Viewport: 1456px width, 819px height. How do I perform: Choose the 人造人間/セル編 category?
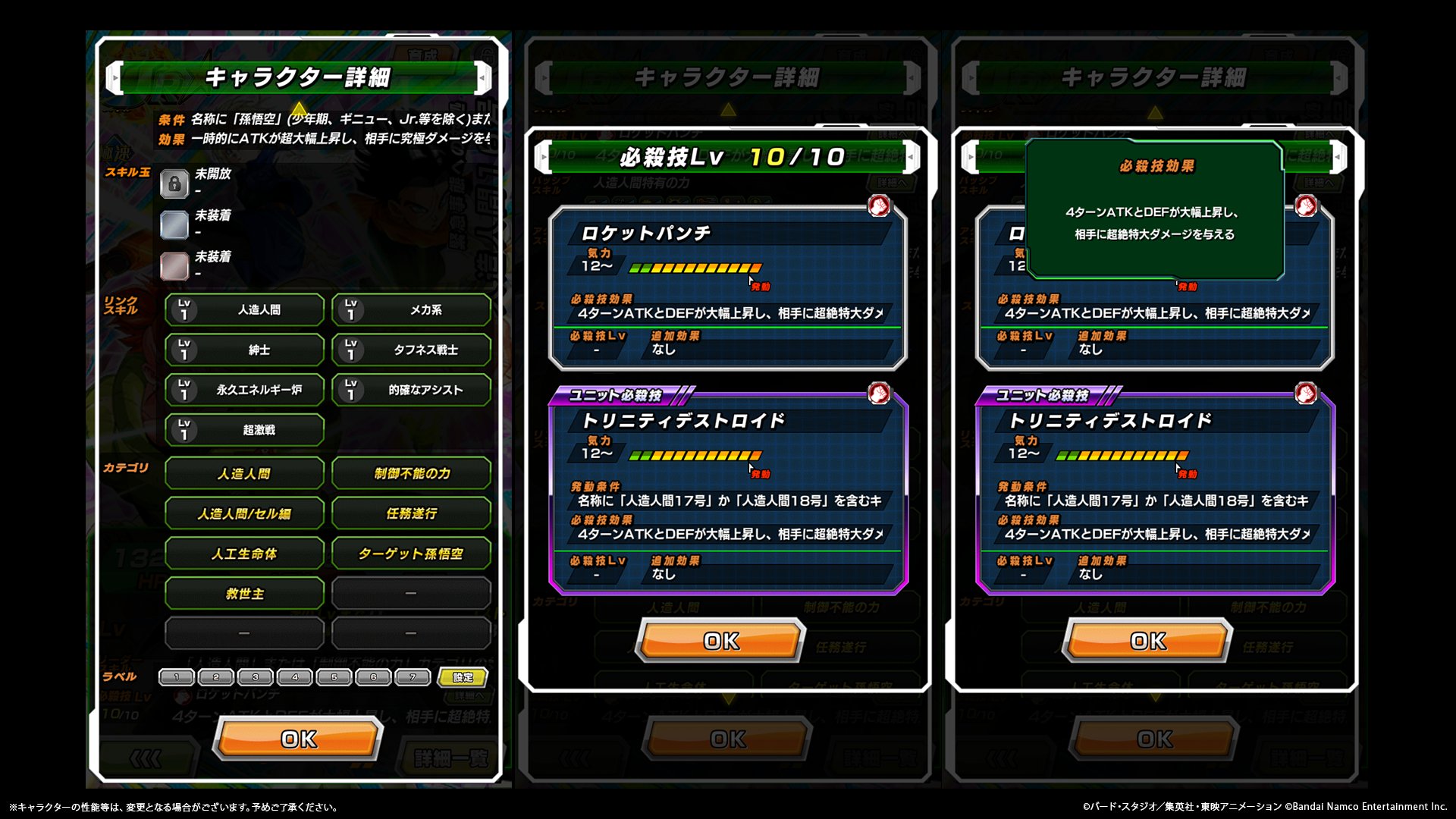click(x=244, y=513)
